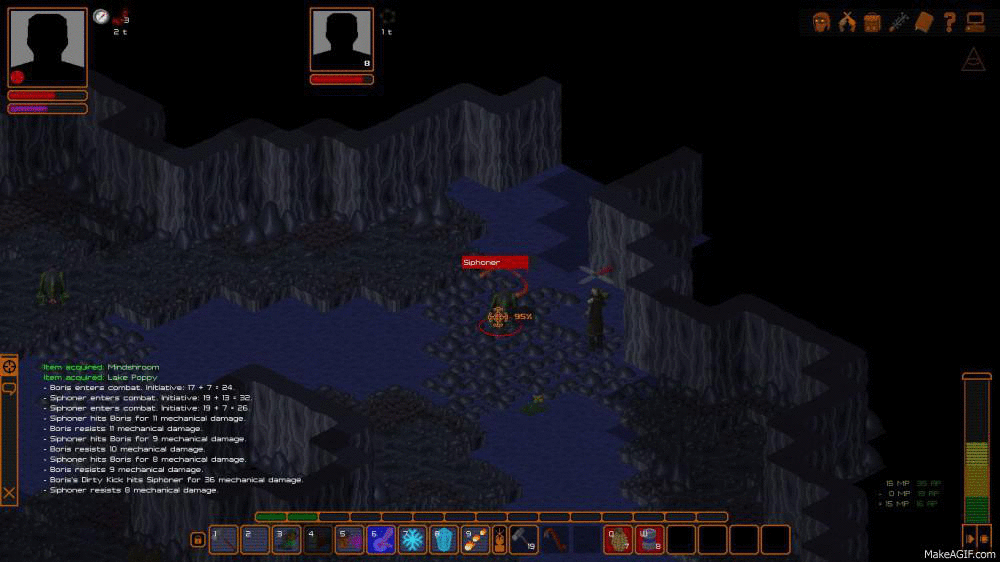
Task: Open the combat stats crossed pistols icon
Action: click(x=847, y=22)
